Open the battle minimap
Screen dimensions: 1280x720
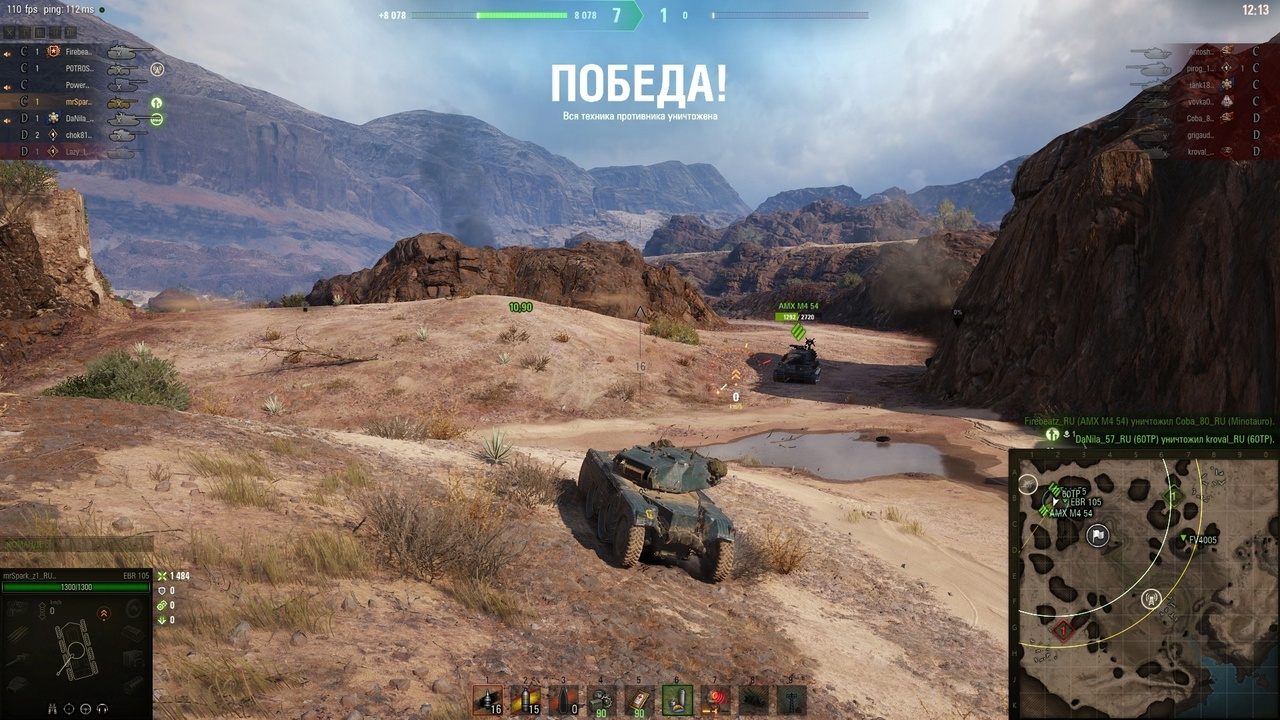[x=1143, y=584]
